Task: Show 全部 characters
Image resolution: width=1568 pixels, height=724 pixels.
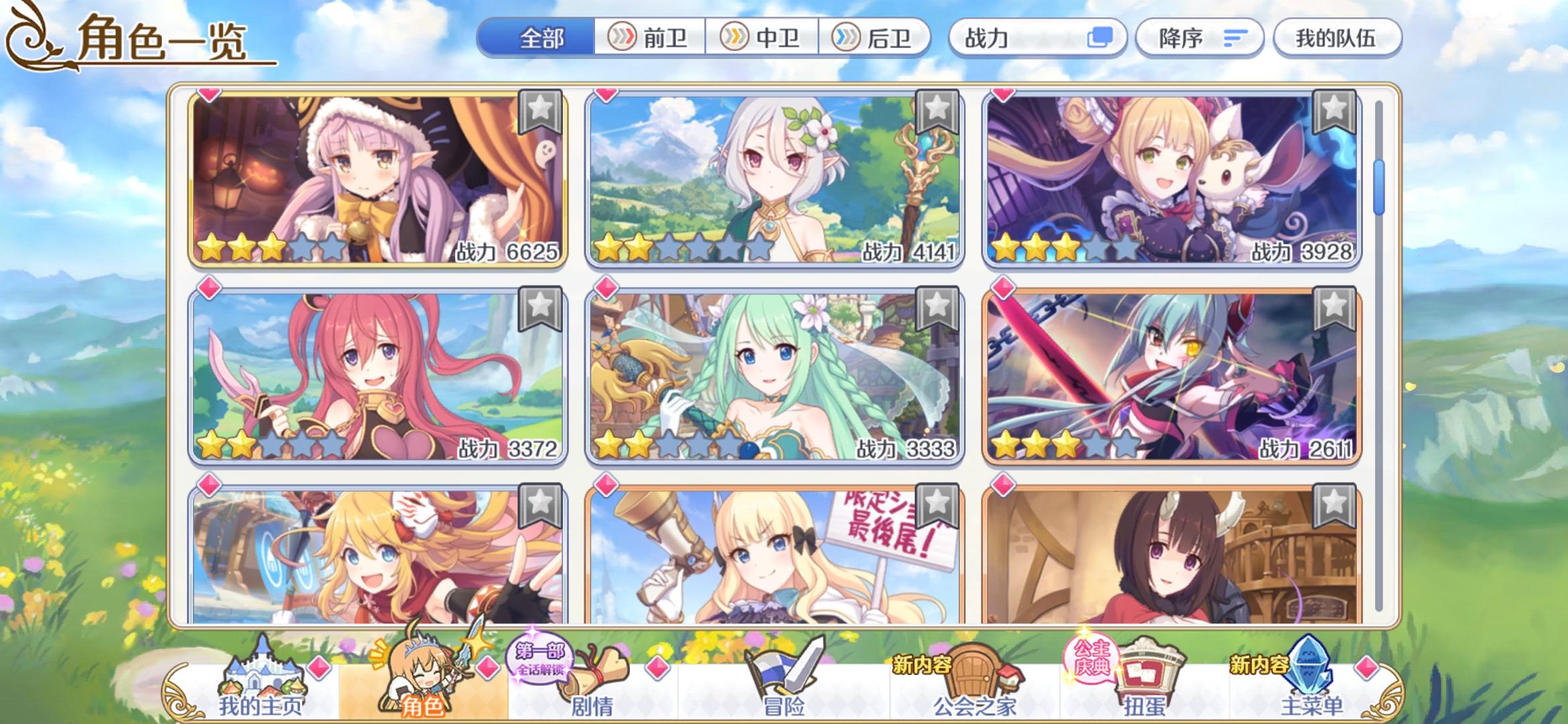Action: point(540,38)
